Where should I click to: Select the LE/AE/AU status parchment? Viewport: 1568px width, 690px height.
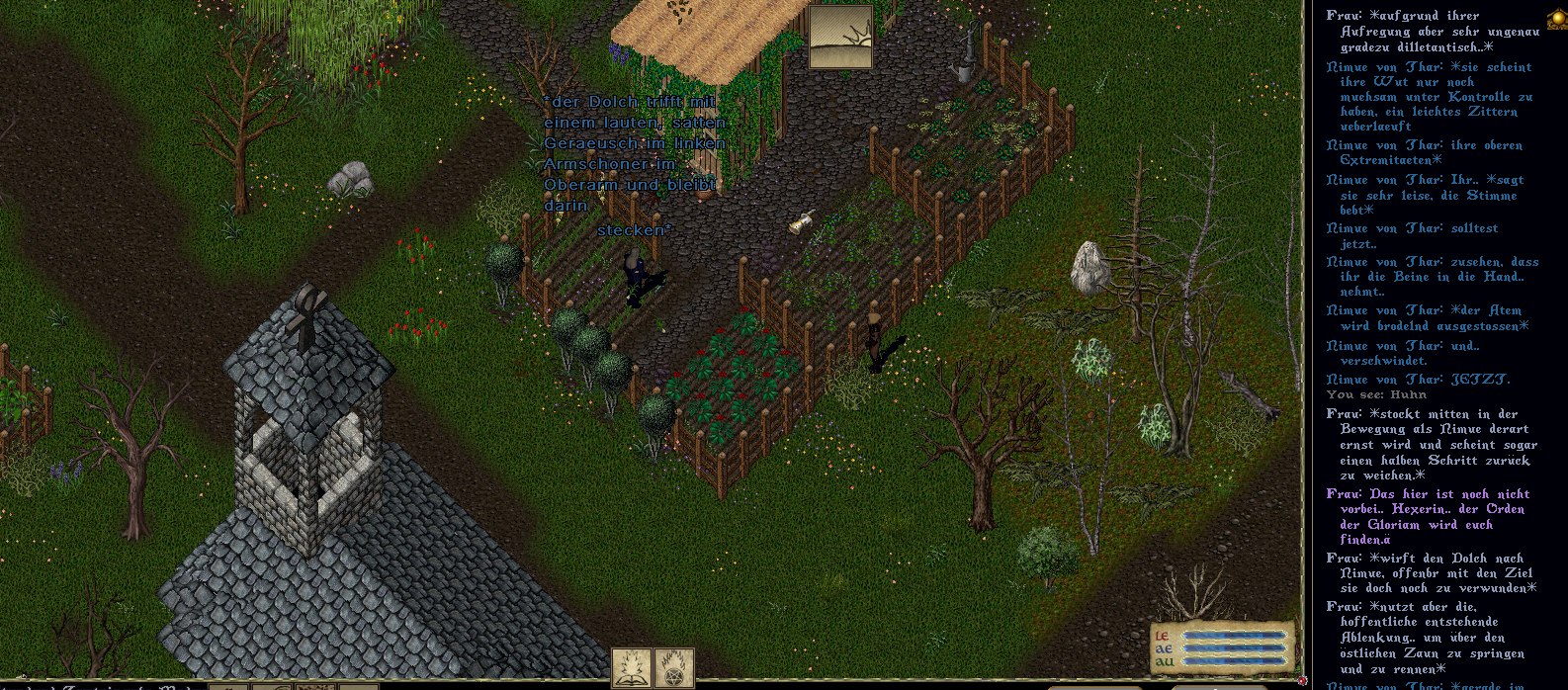1223,647
